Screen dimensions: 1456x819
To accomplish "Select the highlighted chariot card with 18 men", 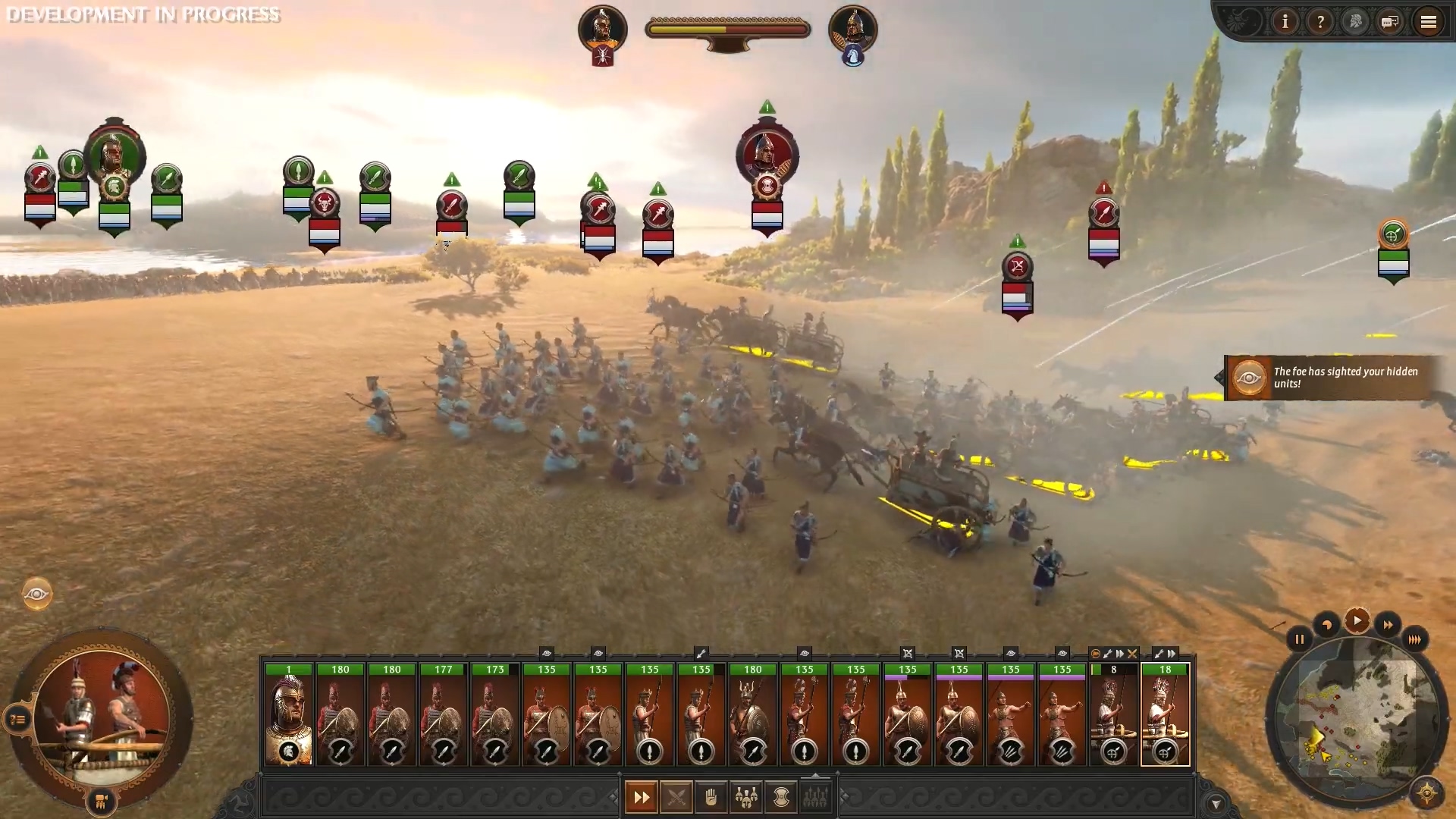I will pyautogui.click(x=1165, y=714).
